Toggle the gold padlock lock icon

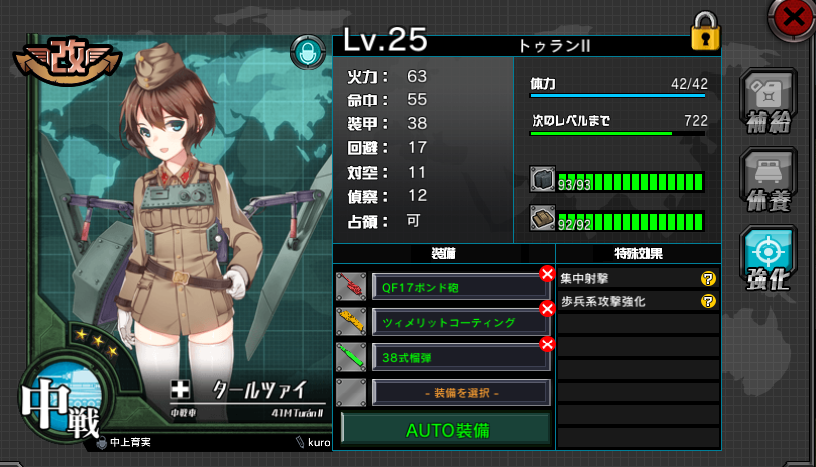coord(705,34)
